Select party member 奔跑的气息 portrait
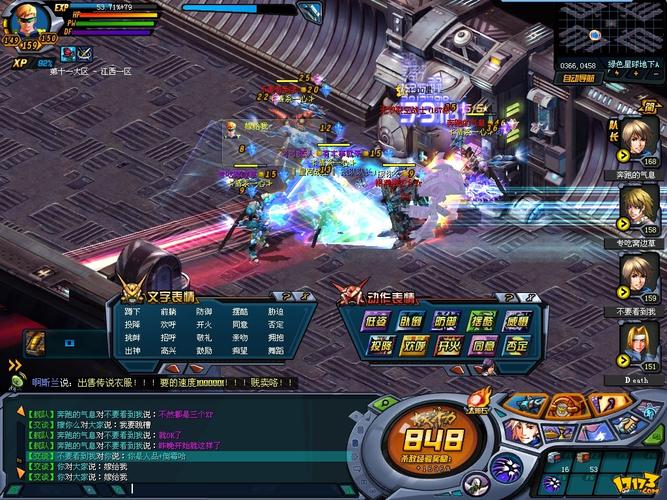 pyautogui.click(x=638, y=138)
